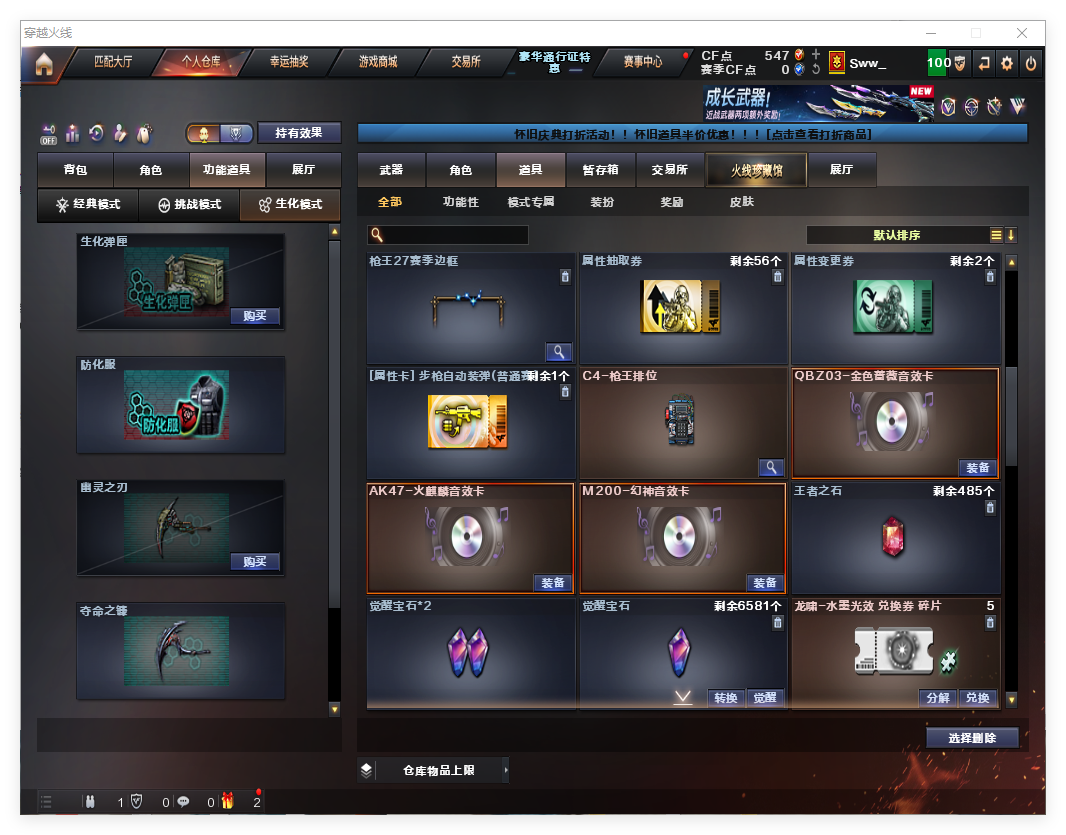Image resolution: width=1066 pixels, height=835 pixels.
Task: Click 兑换 on the 龙啸 voucher fragment
Action: [x=977, y=698]
